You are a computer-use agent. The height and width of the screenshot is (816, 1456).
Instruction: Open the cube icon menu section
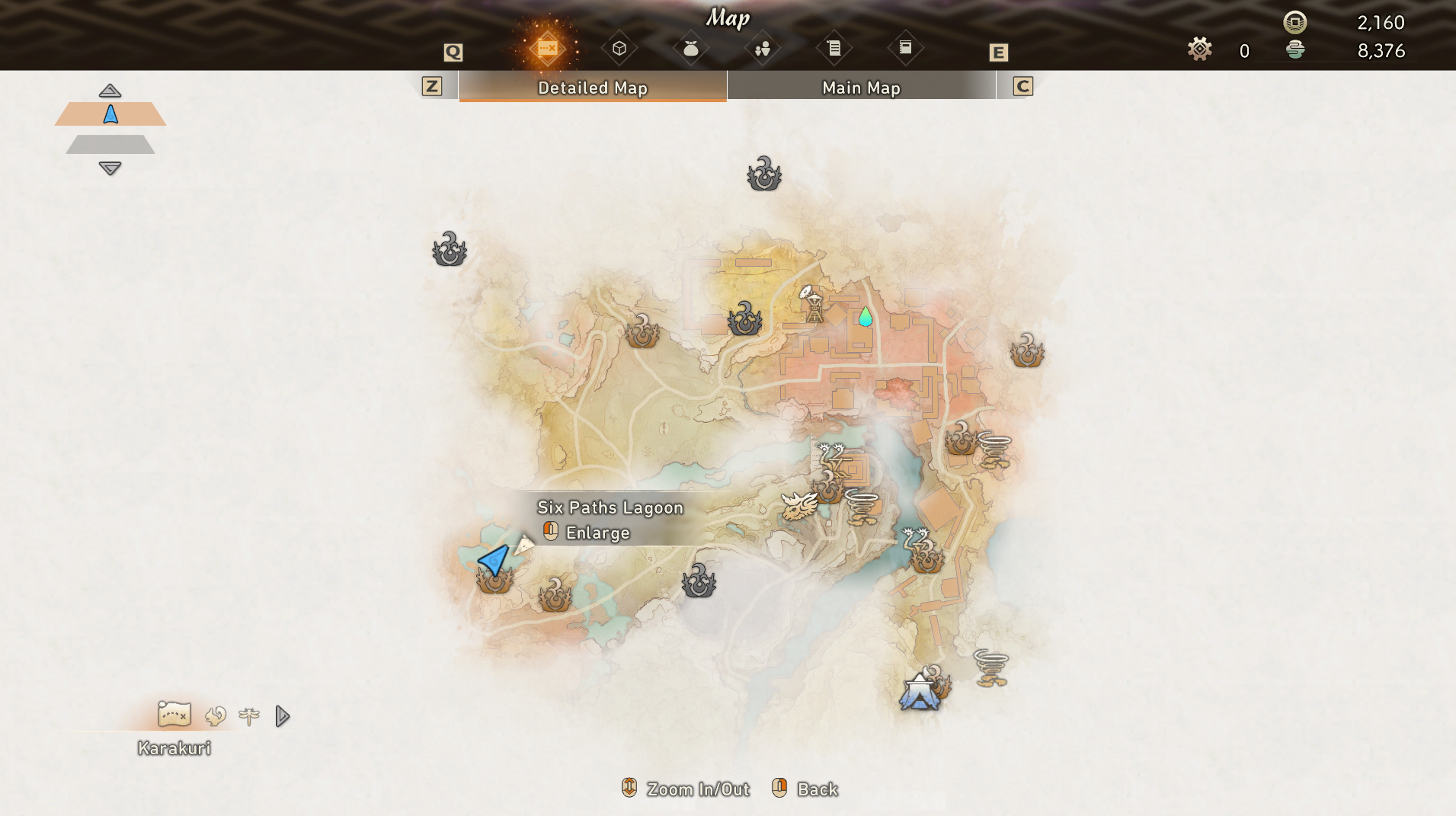pyautogui.click(x=619, y=49)
